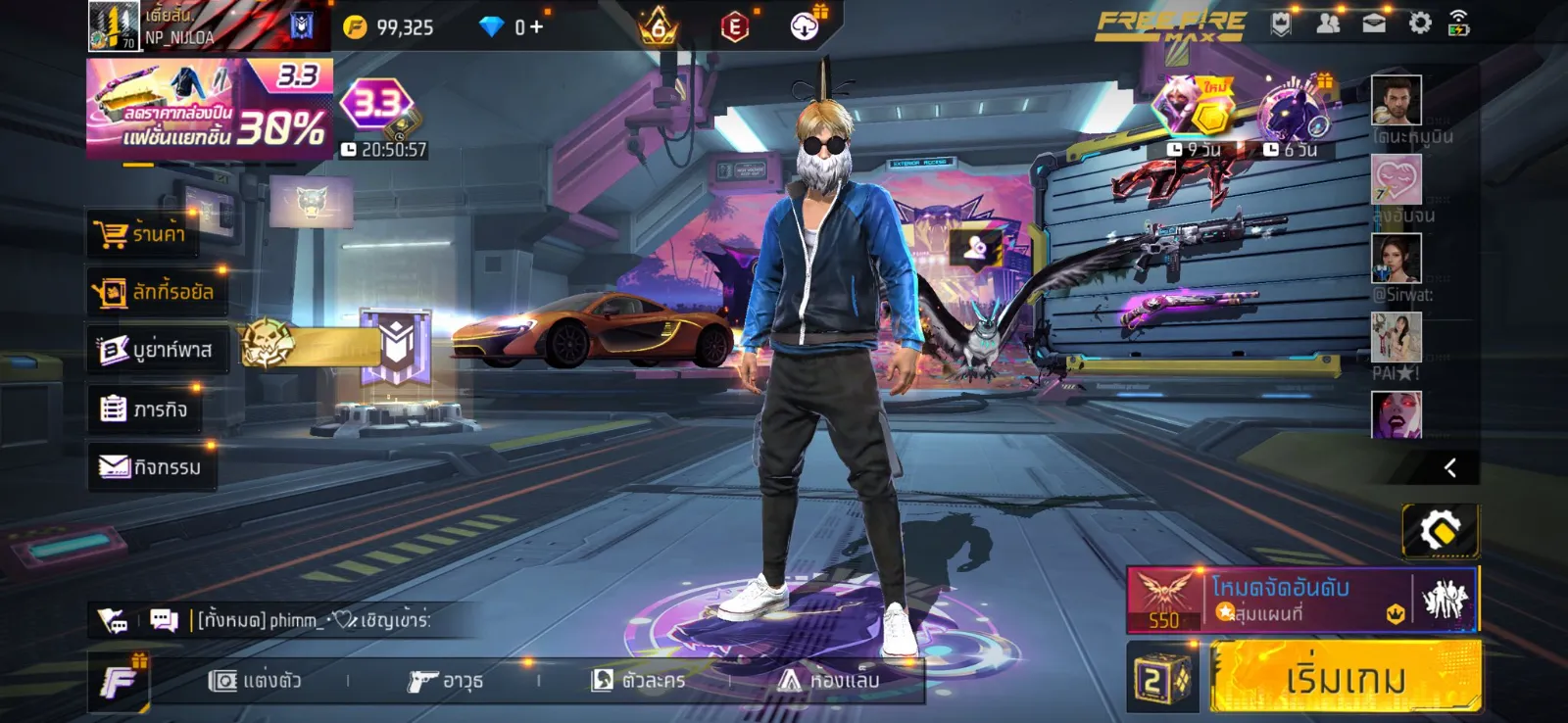Start the match with the yellow เริ่มเกม button
The height and width of the screenshot is (723, 1568).
pyautogui.click(x=1345, y=677)
